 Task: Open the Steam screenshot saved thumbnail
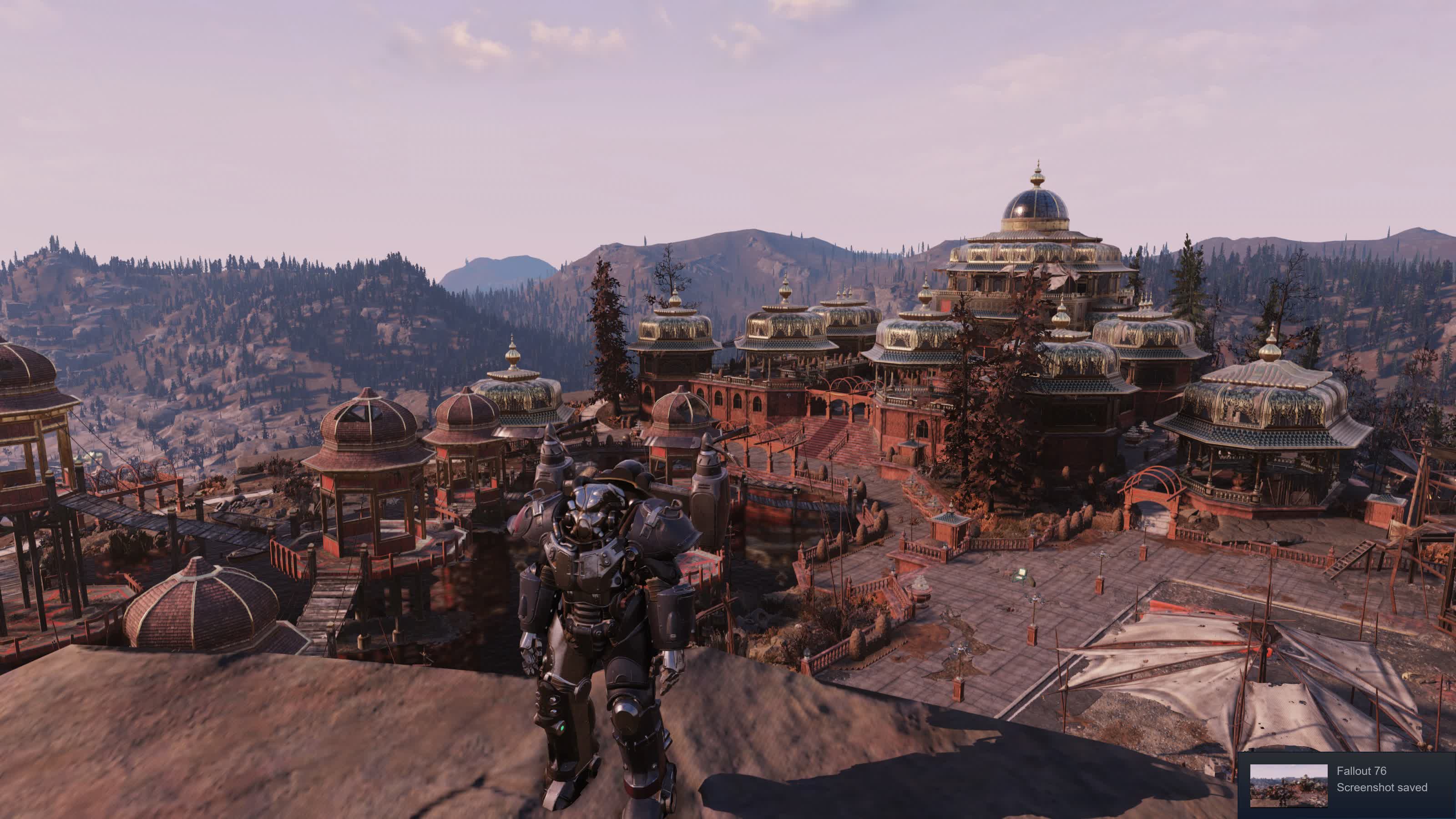click(1288, 786)
